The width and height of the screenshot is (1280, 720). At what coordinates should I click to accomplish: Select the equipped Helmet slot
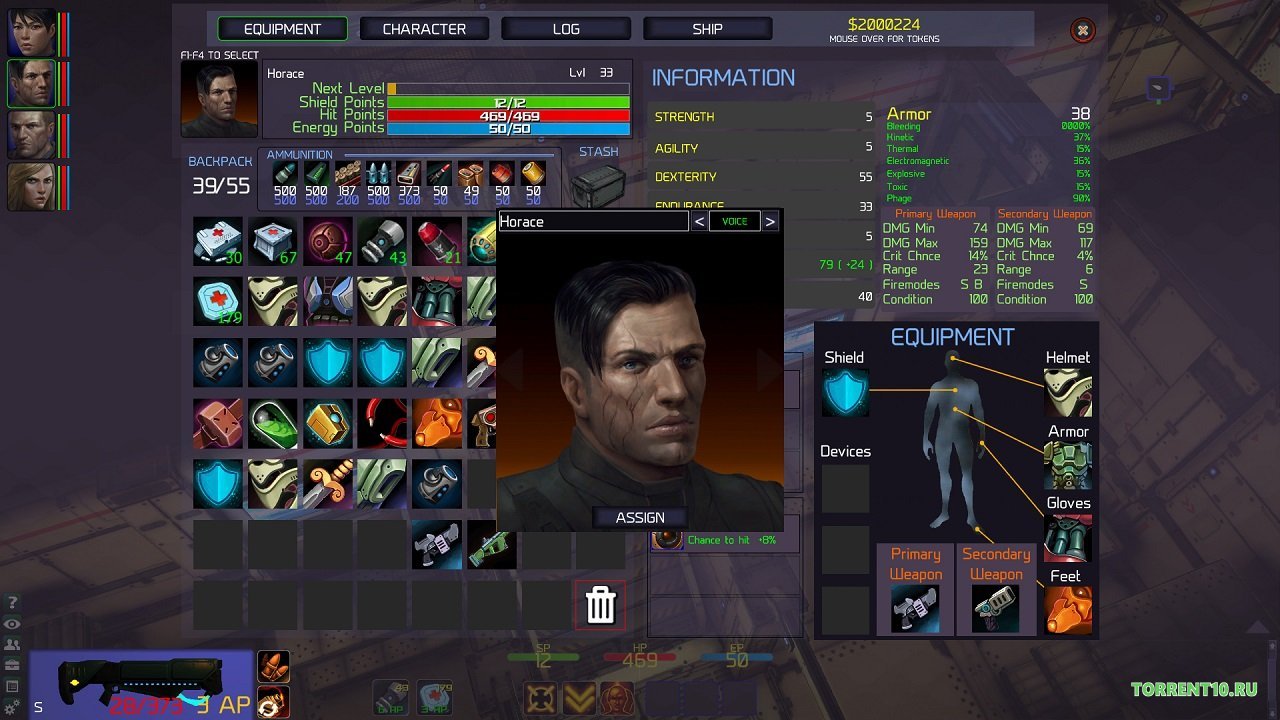pyautogui.click(x=1068, y=392)
